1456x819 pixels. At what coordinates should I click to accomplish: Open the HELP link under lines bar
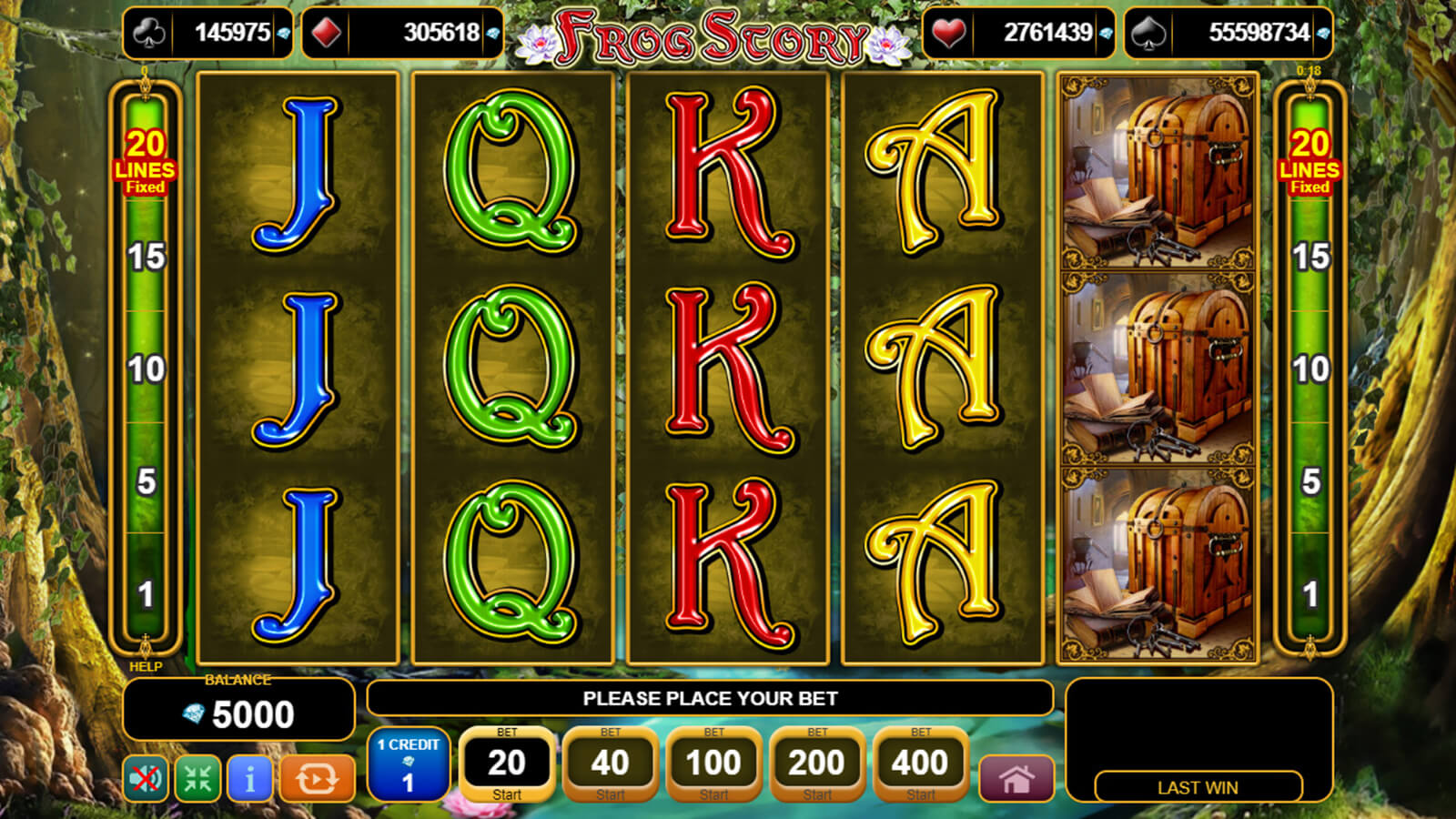pyautogui.click(x=146, y=666)
